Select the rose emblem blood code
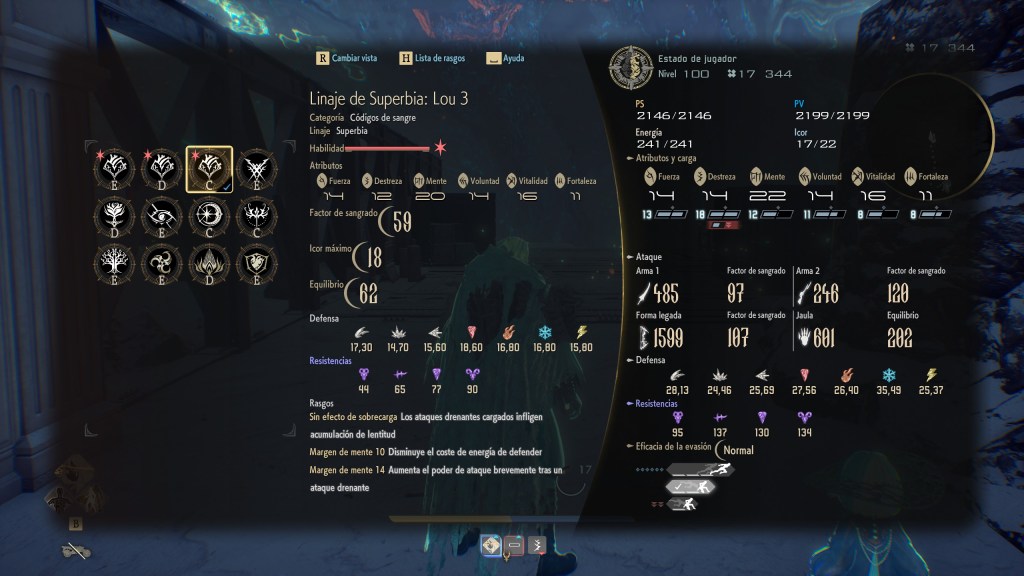1024x576 pixels. coord(114,215)
